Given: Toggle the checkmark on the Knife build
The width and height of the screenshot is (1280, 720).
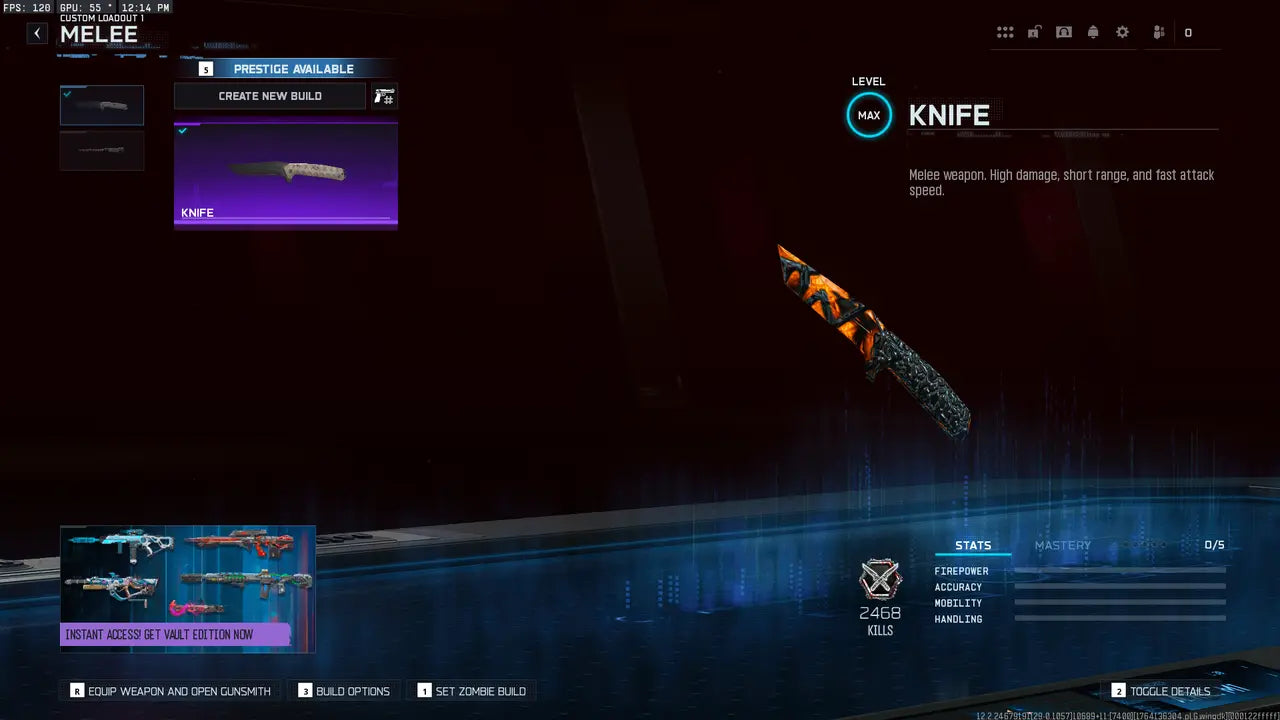Looking at the screenshot, I should point(183,130).
